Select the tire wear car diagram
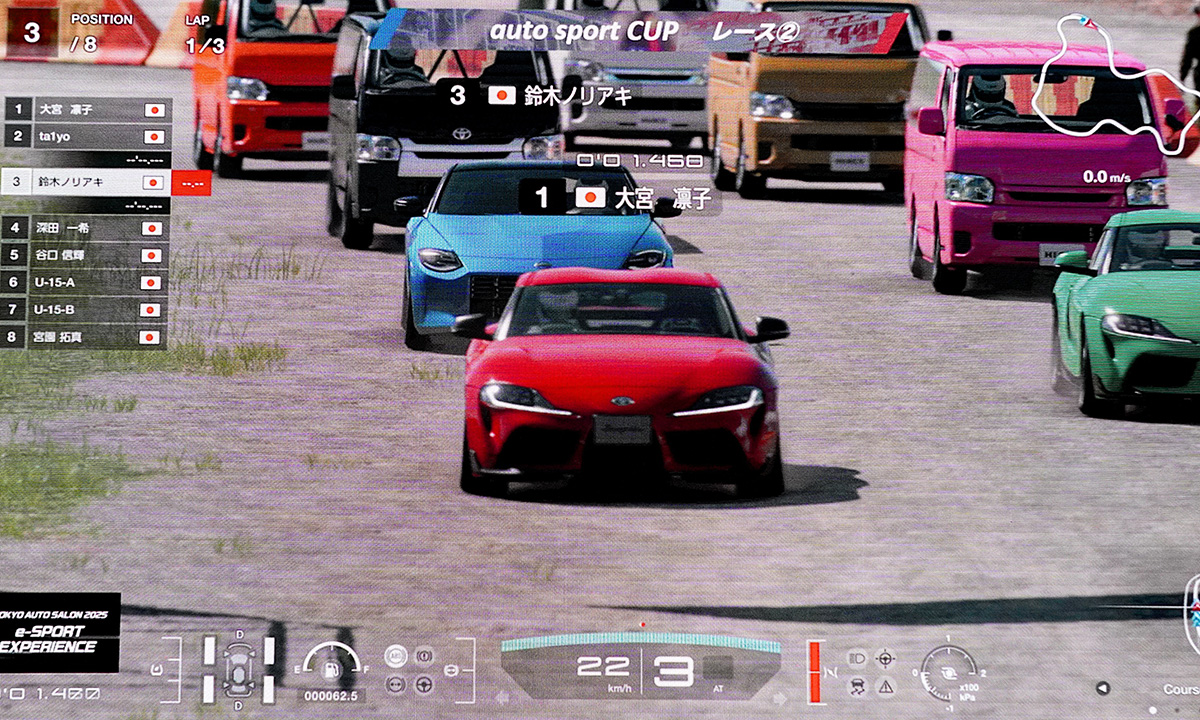This screenshot has height=720, width=1200. coord(239,667)
